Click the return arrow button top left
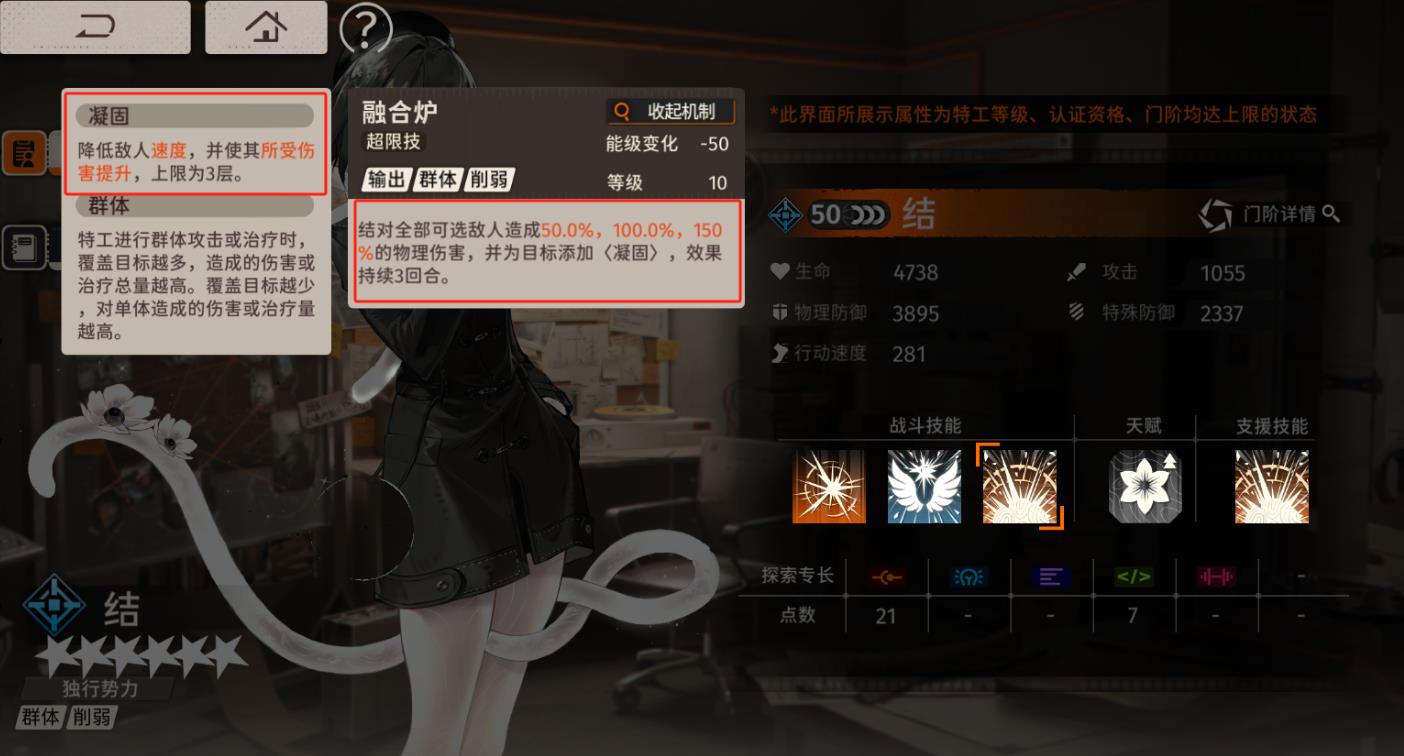Viewport: 1404px width, 756px height. pos(95,27)
